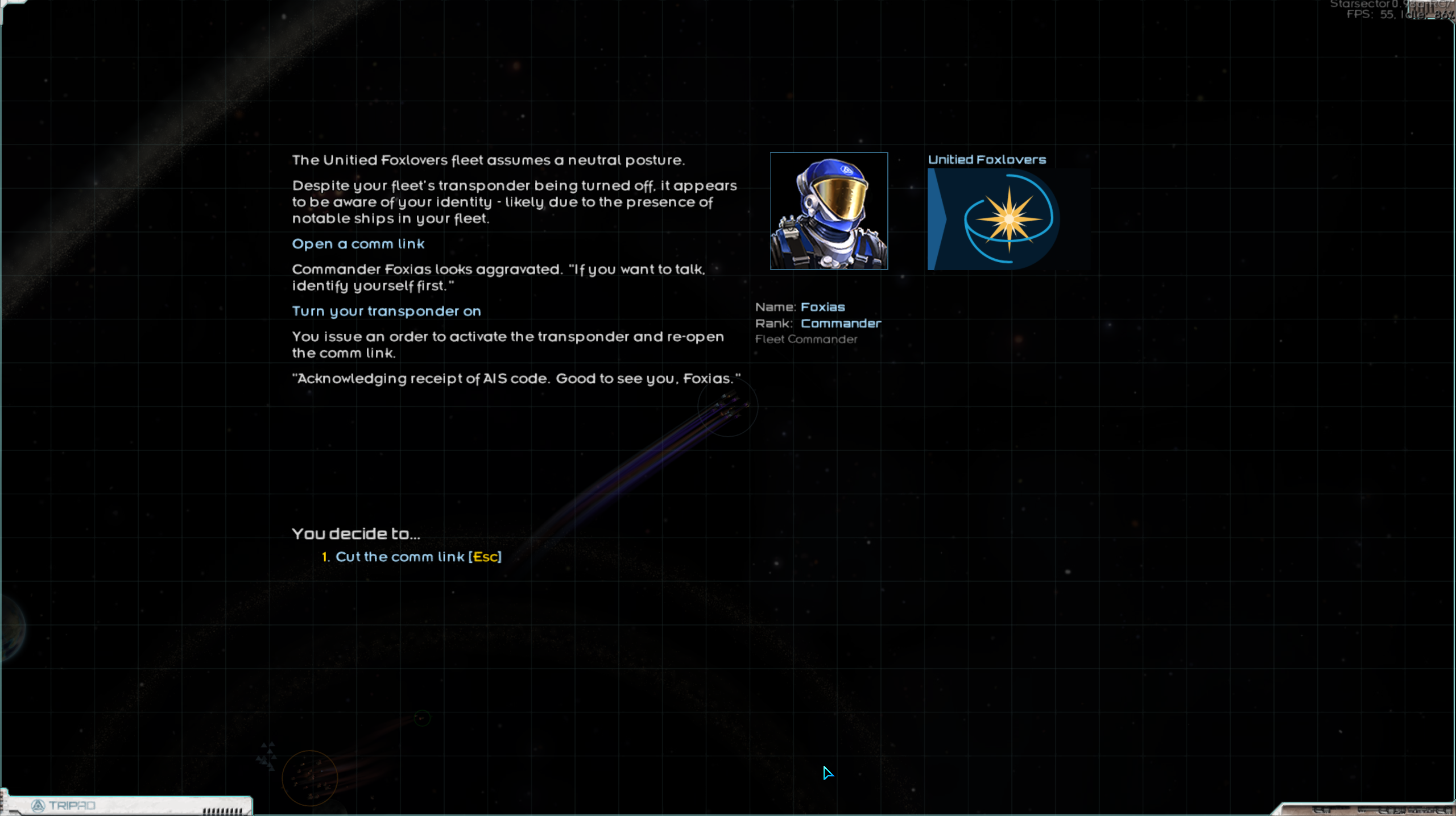Select the small fleet cluster mid-screen
The image size is (1456, 816).
728,407
